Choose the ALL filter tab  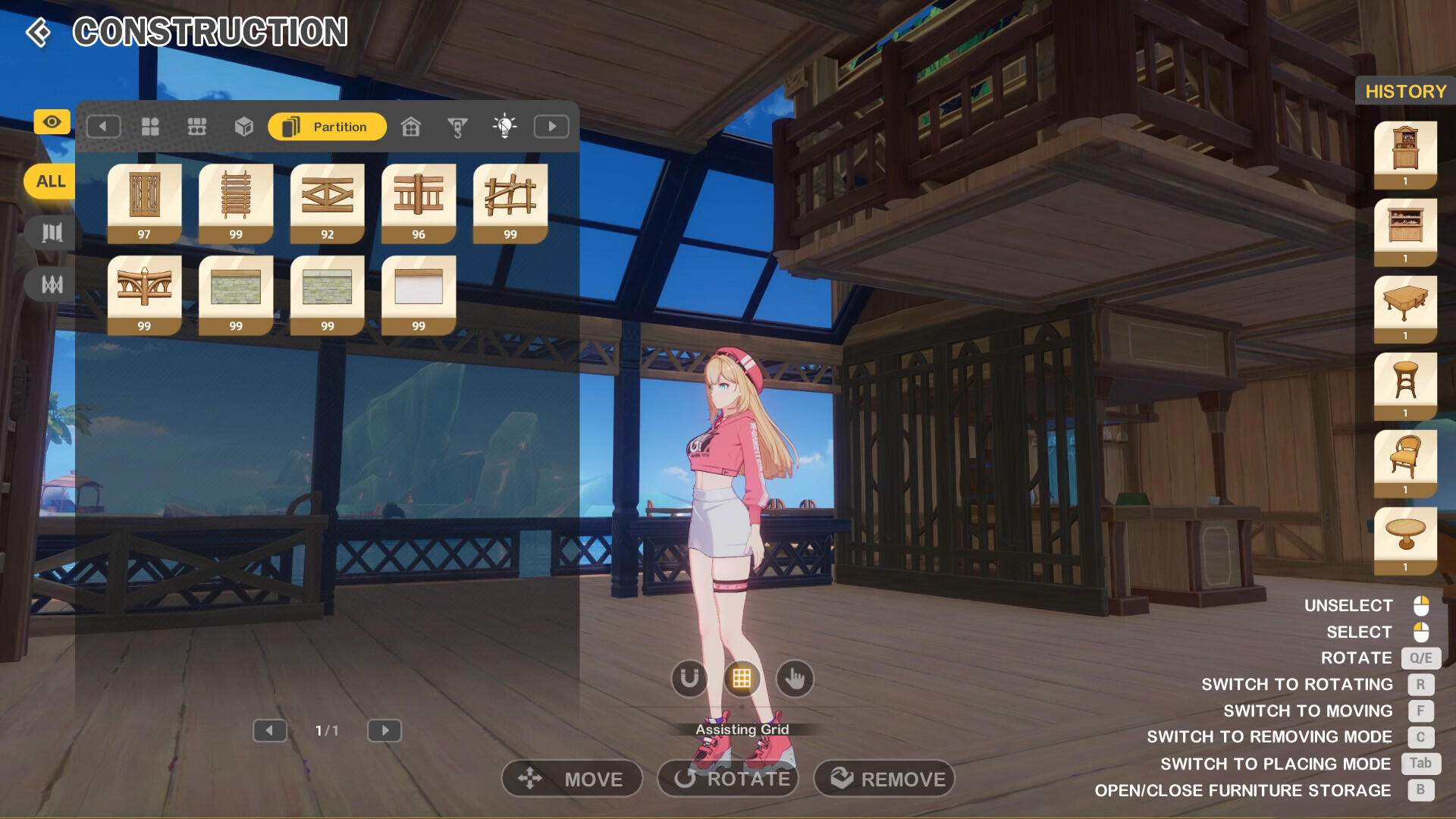point(50,182)
